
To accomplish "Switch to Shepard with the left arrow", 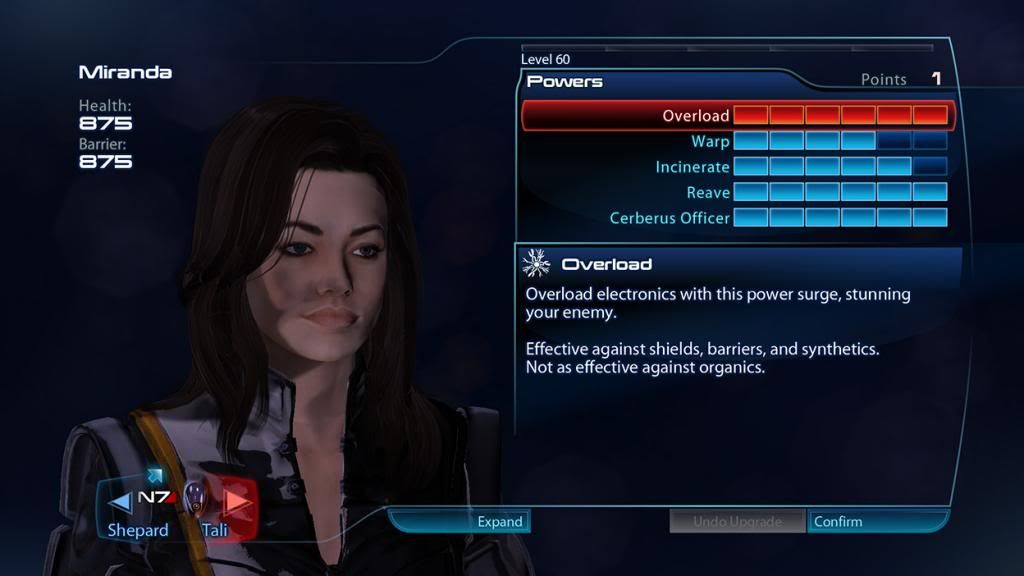I will point(119,500).
